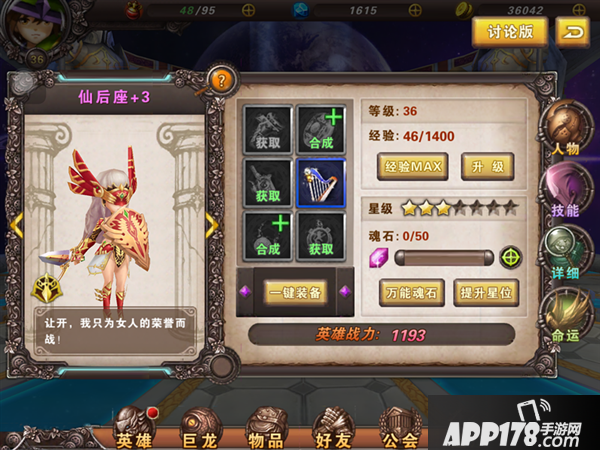Click 提升星位 to raise star rank
Screen dimensions: 600x450
pos(486,294)
